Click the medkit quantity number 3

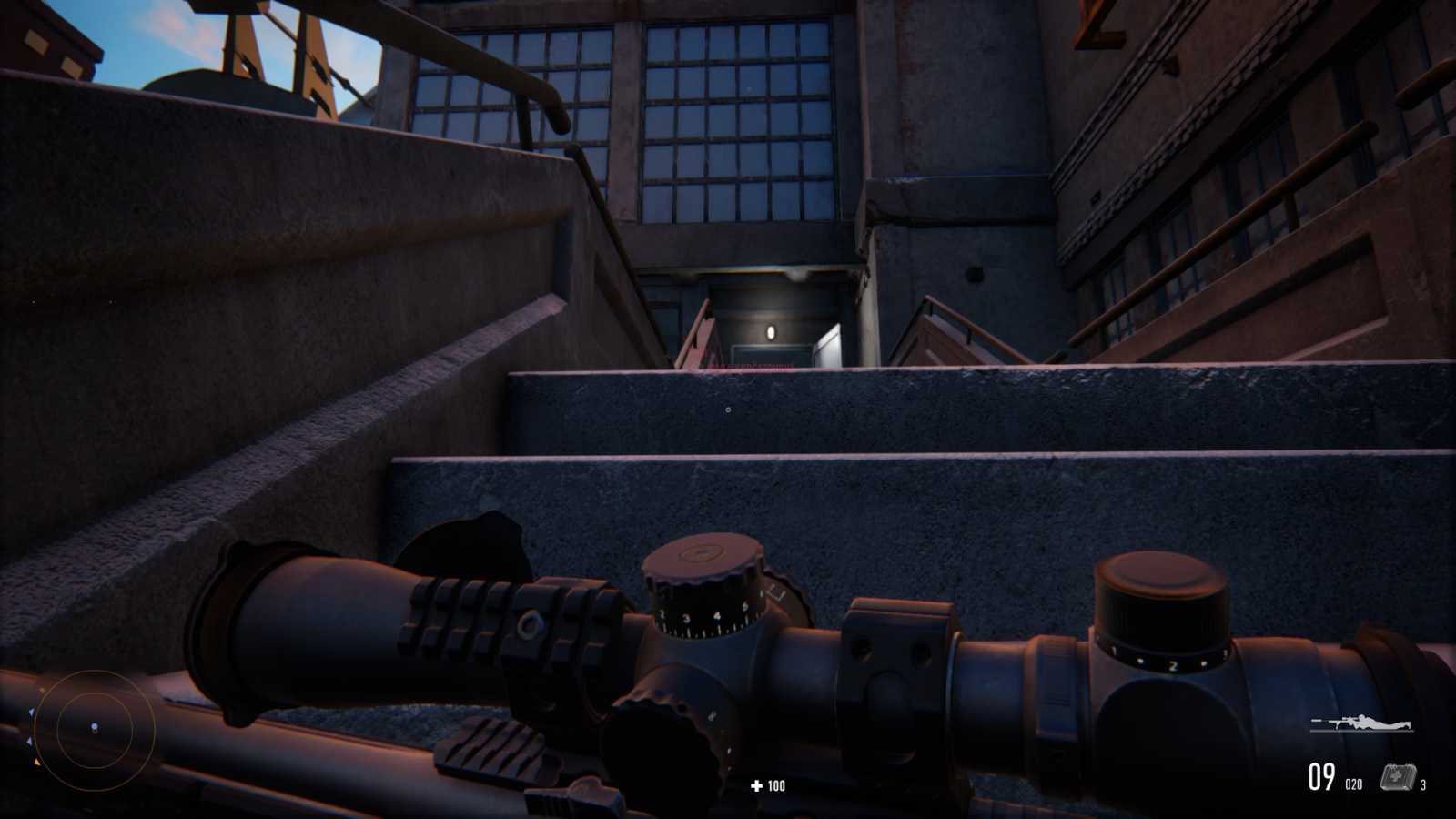(x=1425, y=784)
